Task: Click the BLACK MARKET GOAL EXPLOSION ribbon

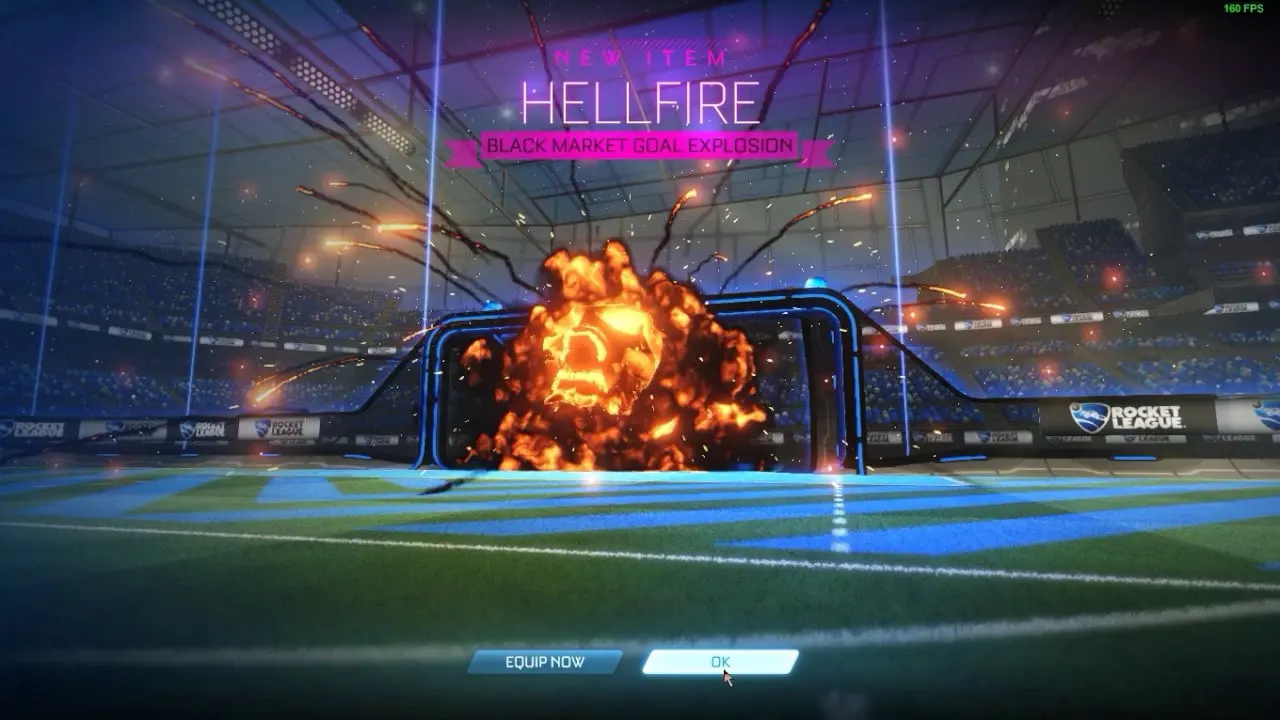Action: coord(638,144)
